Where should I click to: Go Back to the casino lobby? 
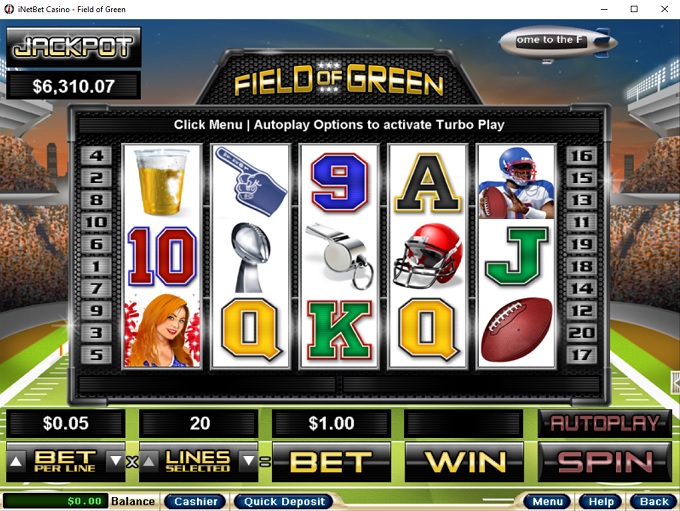click(x=654, y=501)
